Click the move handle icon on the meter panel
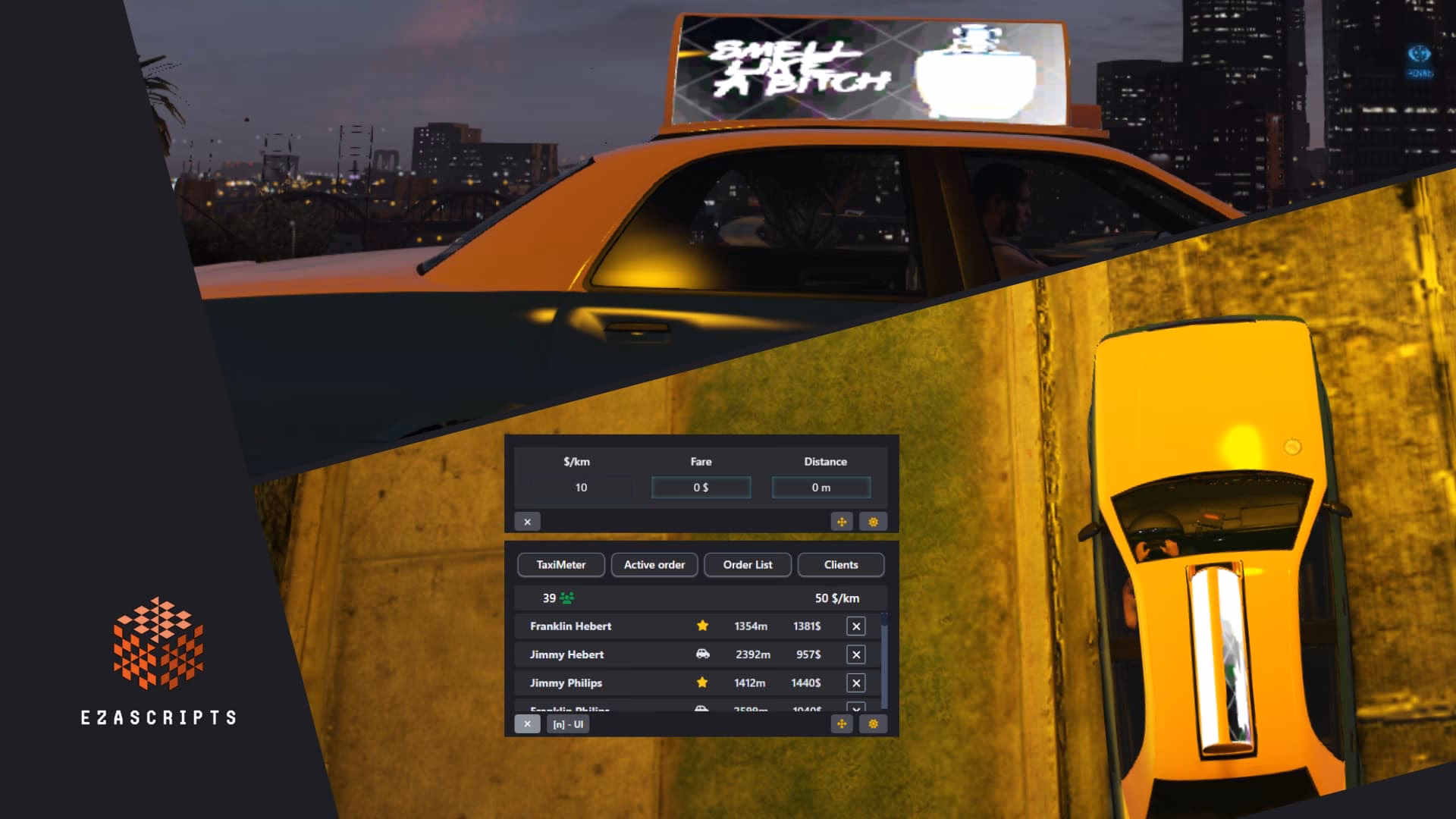 pyautogui.click(x=843, y=522)
